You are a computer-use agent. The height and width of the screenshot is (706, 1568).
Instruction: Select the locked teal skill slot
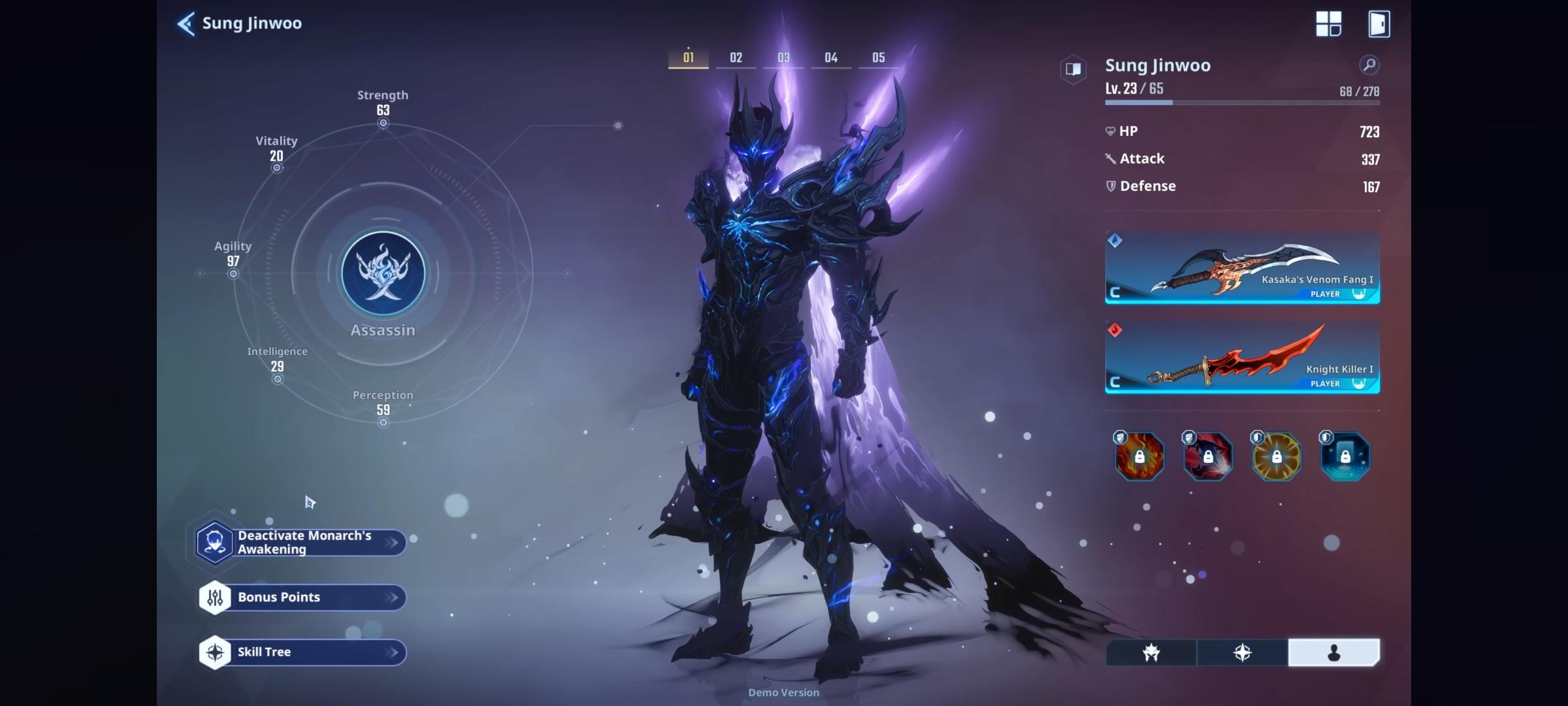[1345, 457]
